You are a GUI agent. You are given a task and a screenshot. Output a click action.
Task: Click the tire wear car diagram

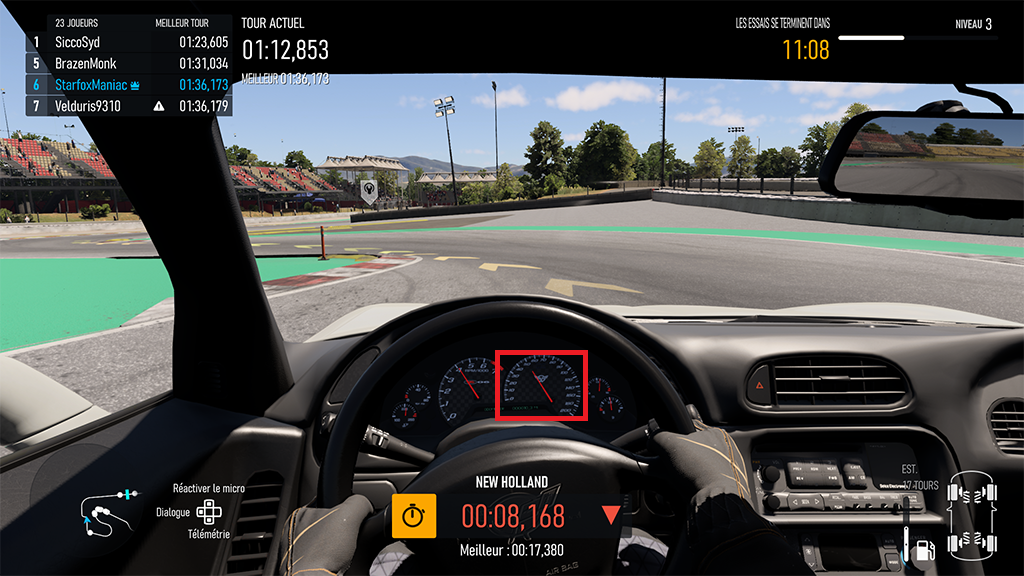coord(973,515)
